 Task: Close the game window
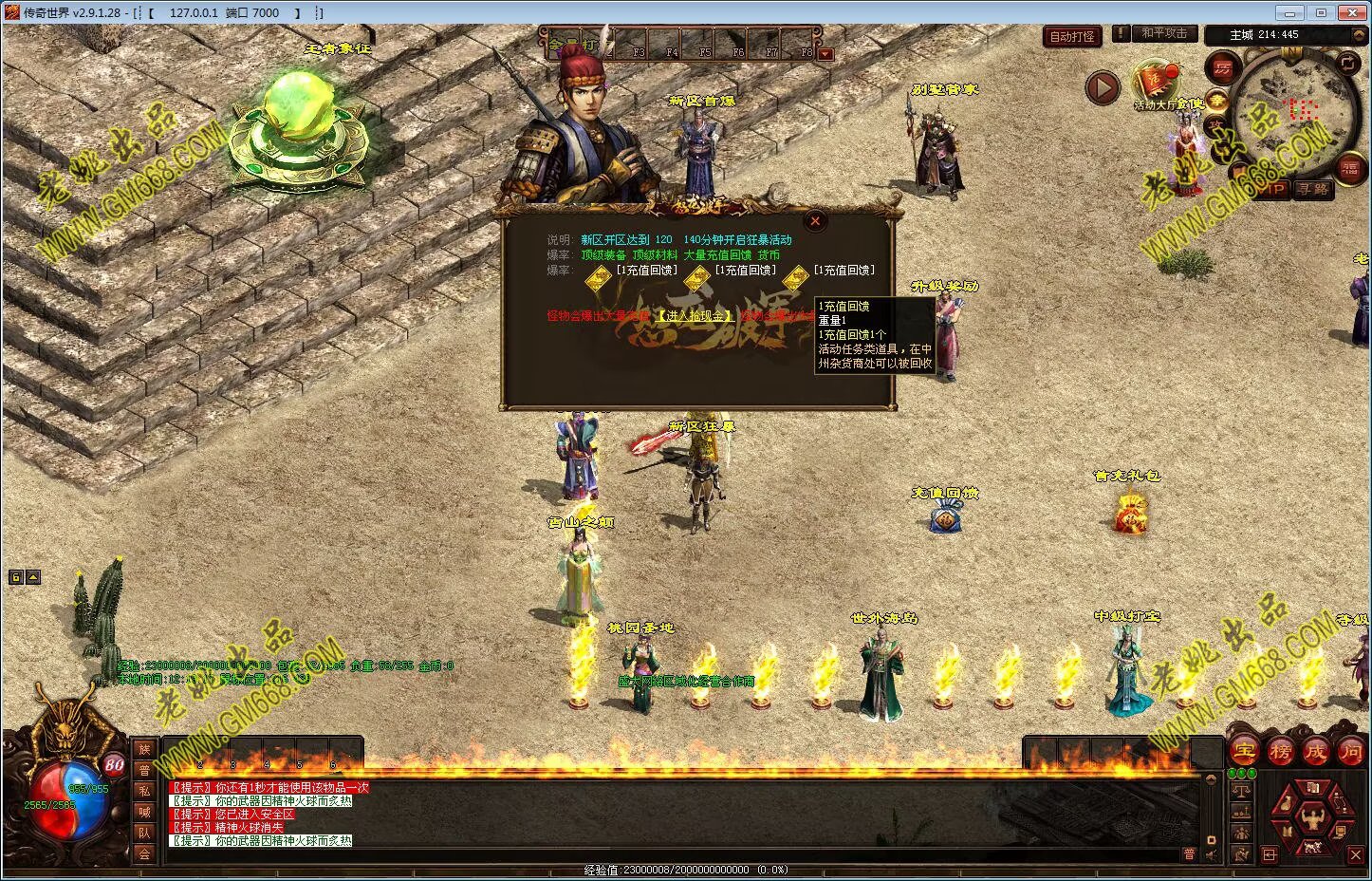pos(1349,12)
